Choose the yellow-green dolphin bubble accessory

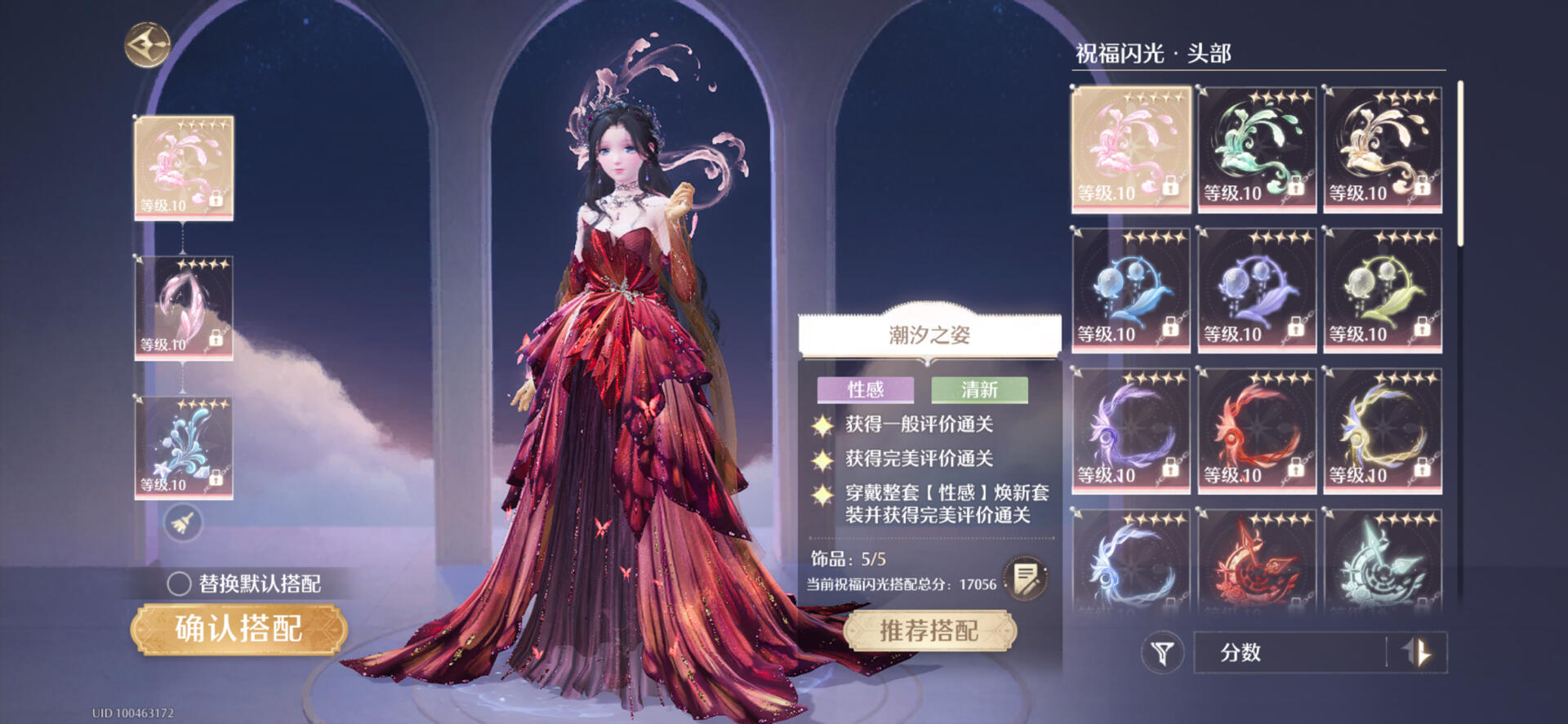(x=1382, y=290)
